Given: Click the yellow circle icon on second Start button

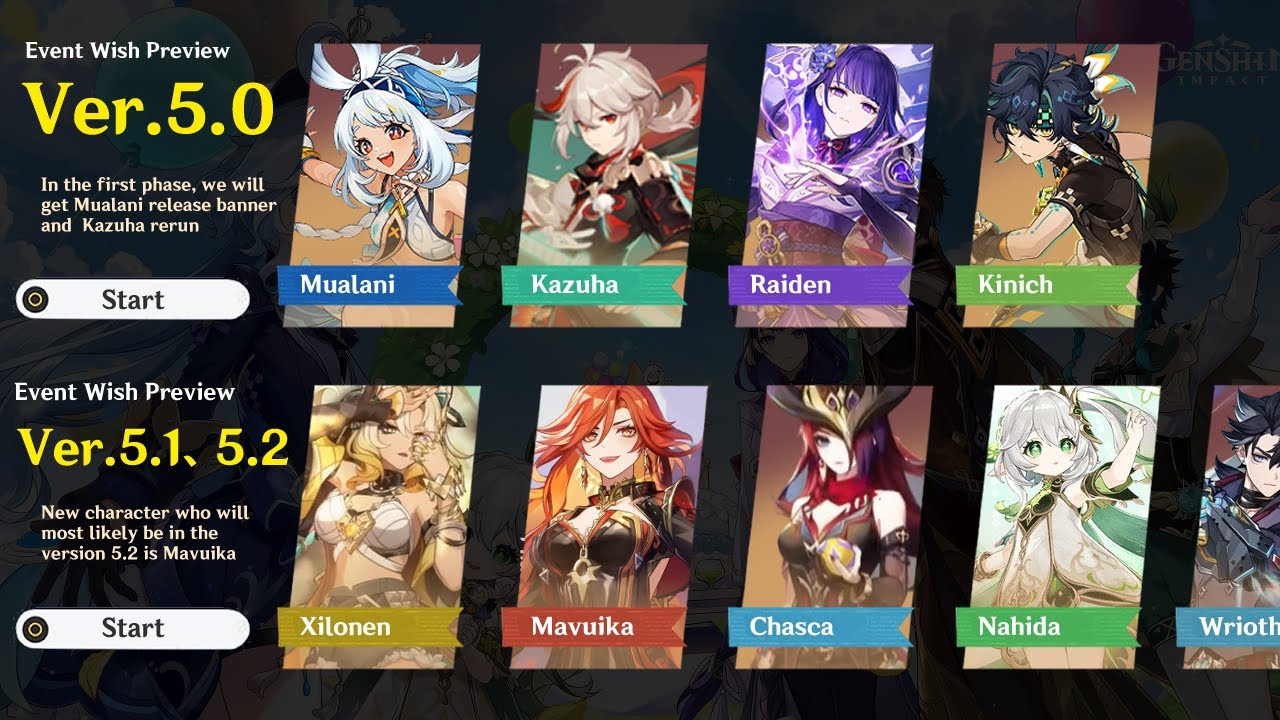Looking at the screenshot, I should tap(38, 628).
